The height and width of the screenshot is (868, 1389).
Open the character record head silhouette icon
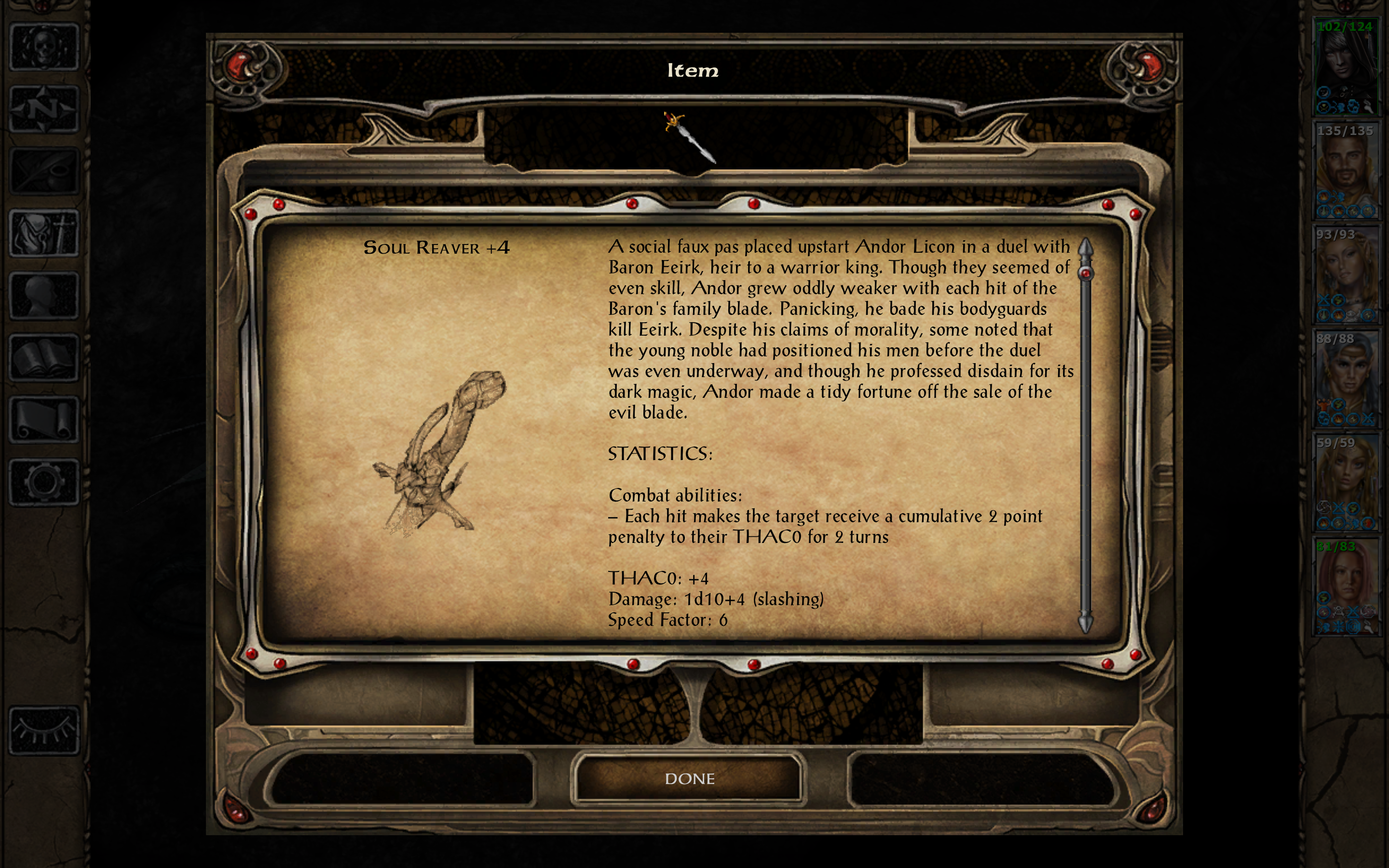point(44,295)
